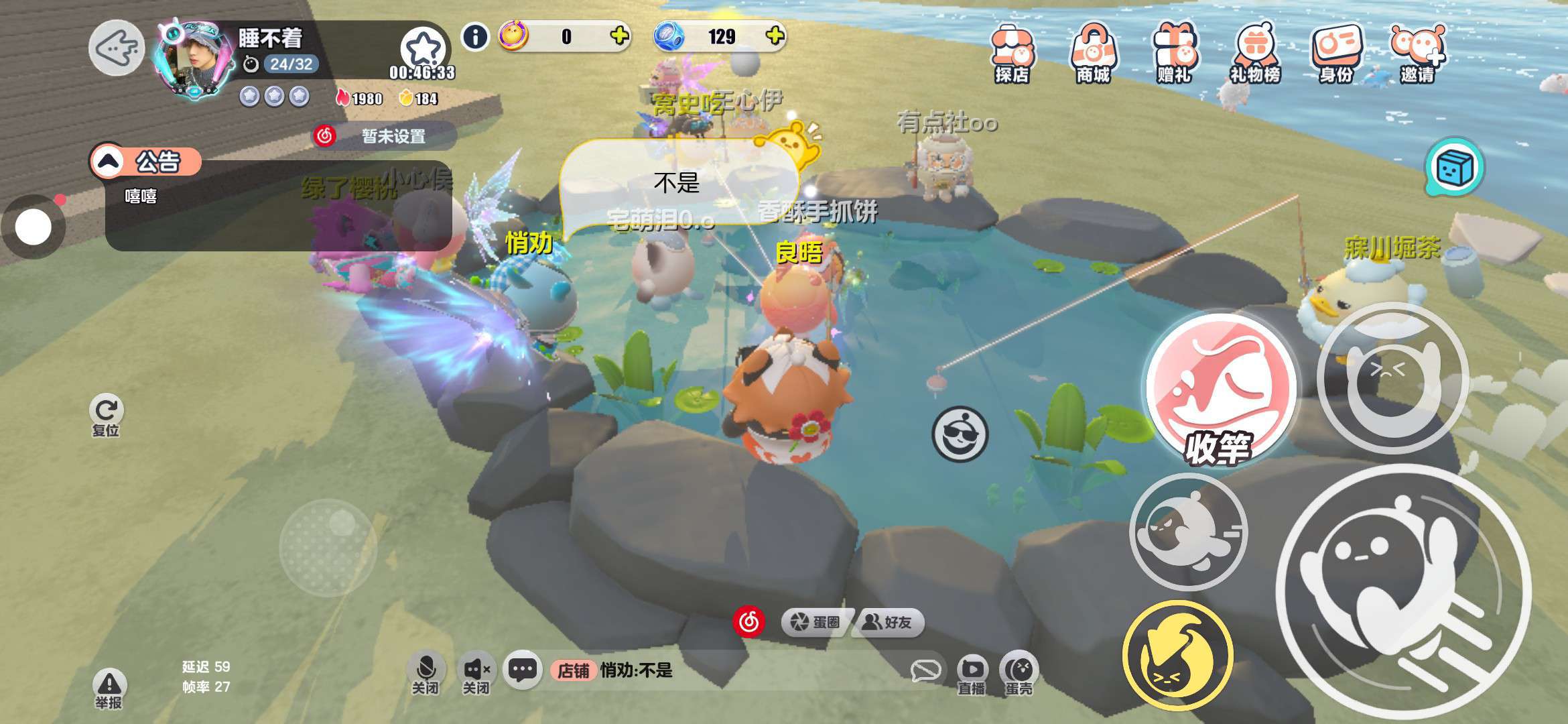Report using the 举报 button

109,688
